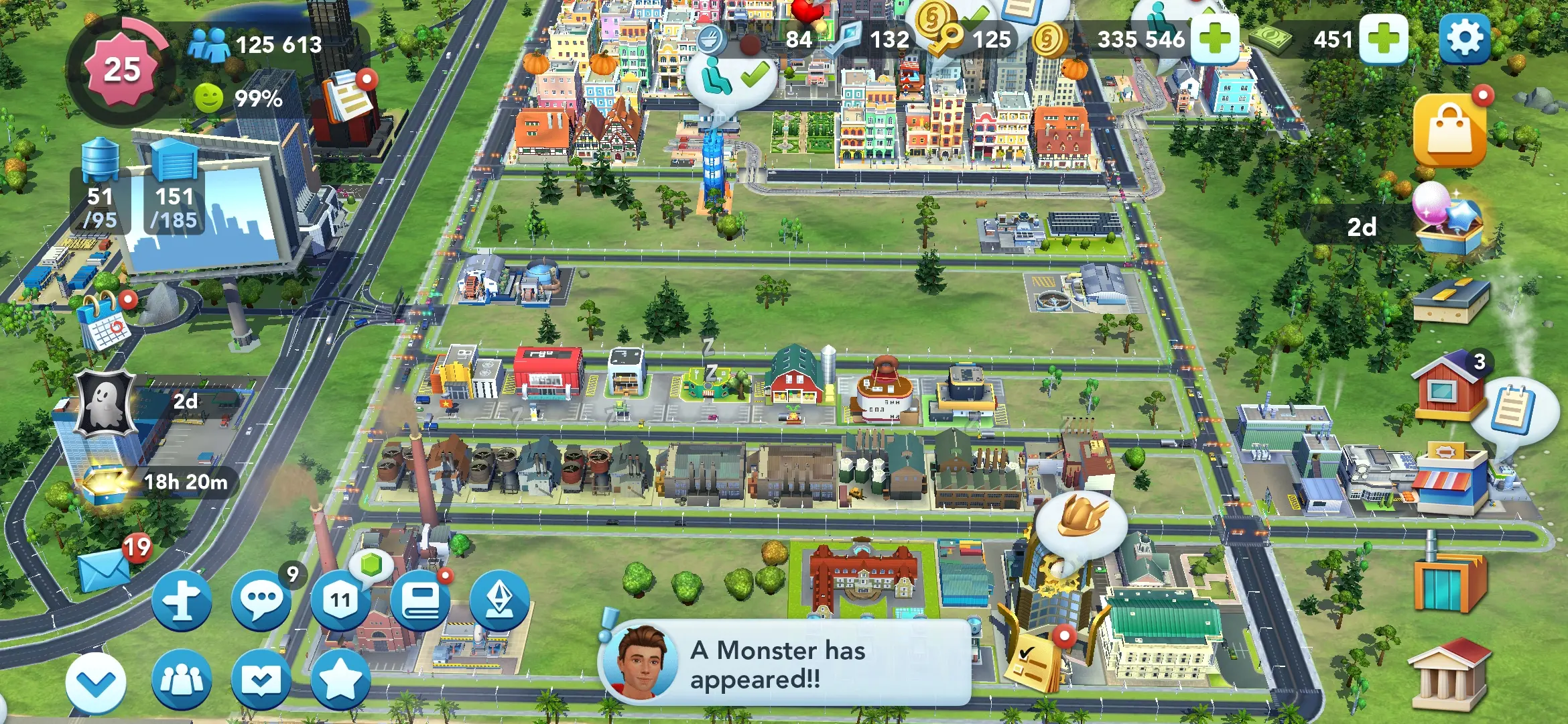Open the balloon gift box event
The width and height of the screenshot is (1568, 724).
[1447, 220]
